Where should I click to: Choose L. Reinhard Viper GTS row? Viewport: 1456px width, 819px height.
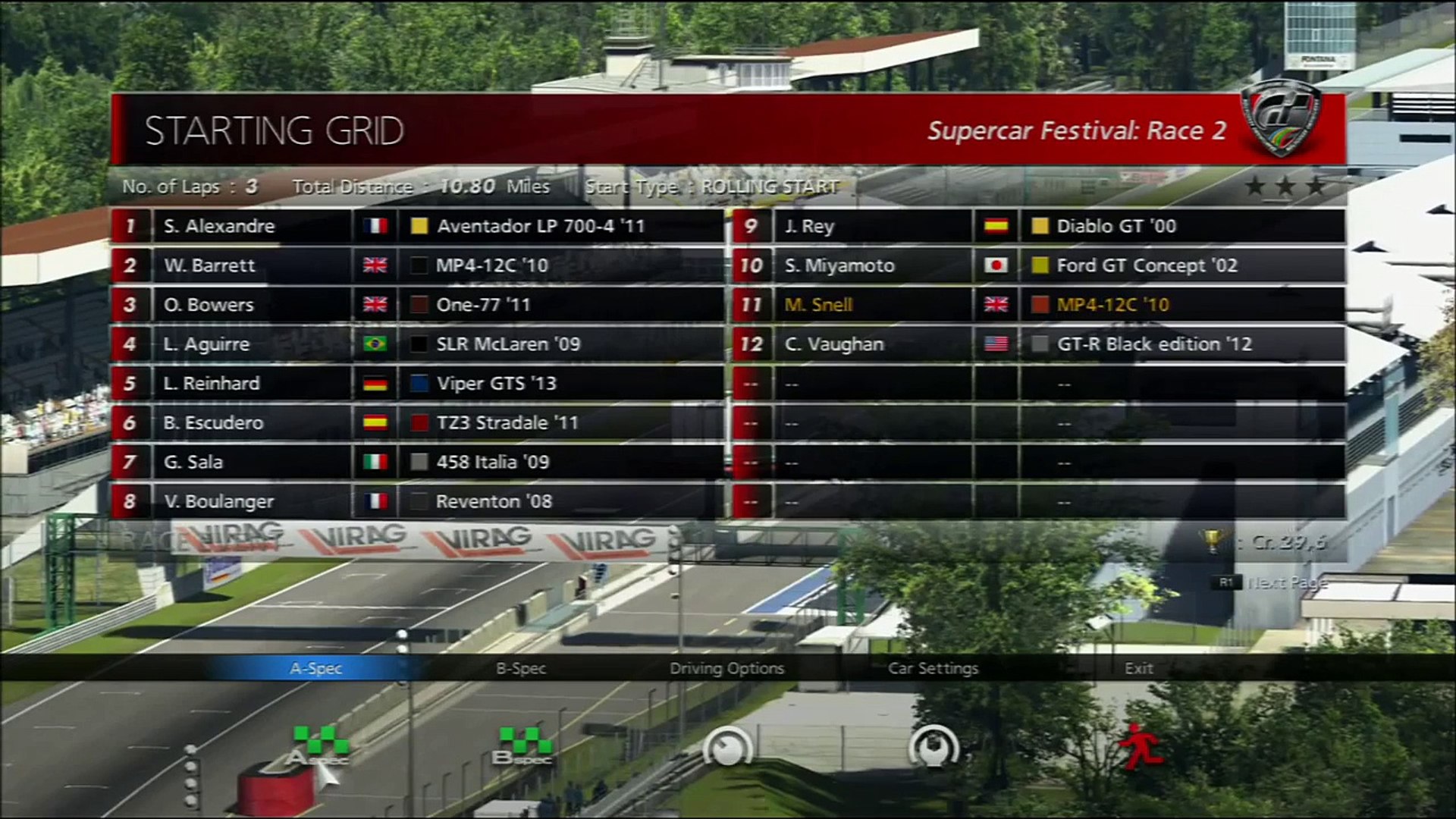(417, 384)
